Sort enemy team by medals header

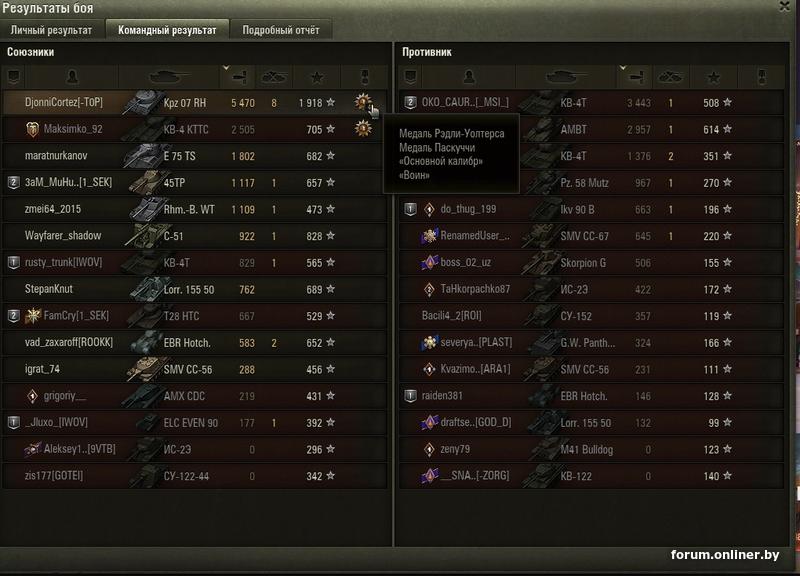(x=757, y=76)
